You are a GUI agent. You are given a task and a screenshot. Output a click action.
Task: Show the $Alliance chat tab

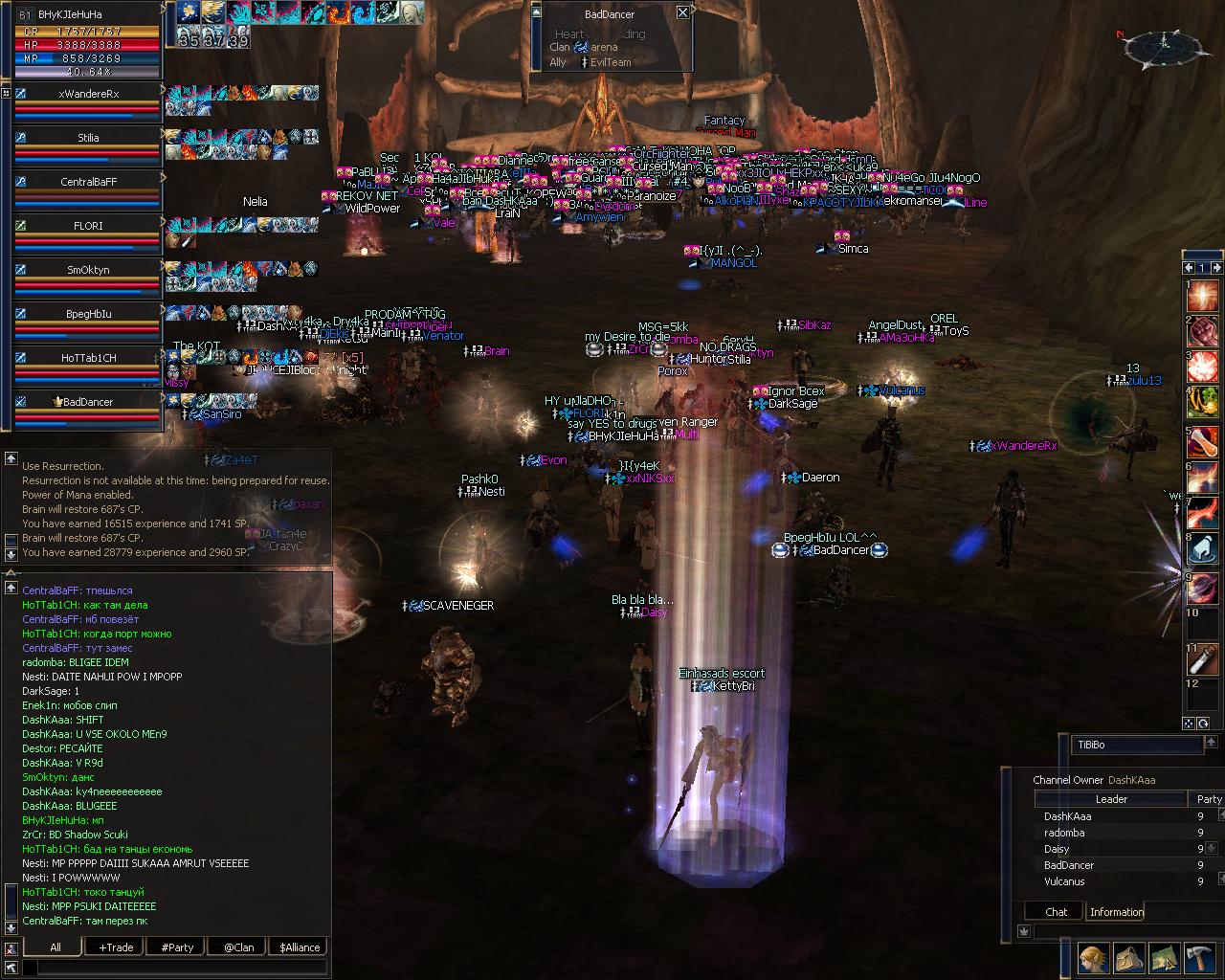[300, 947]
